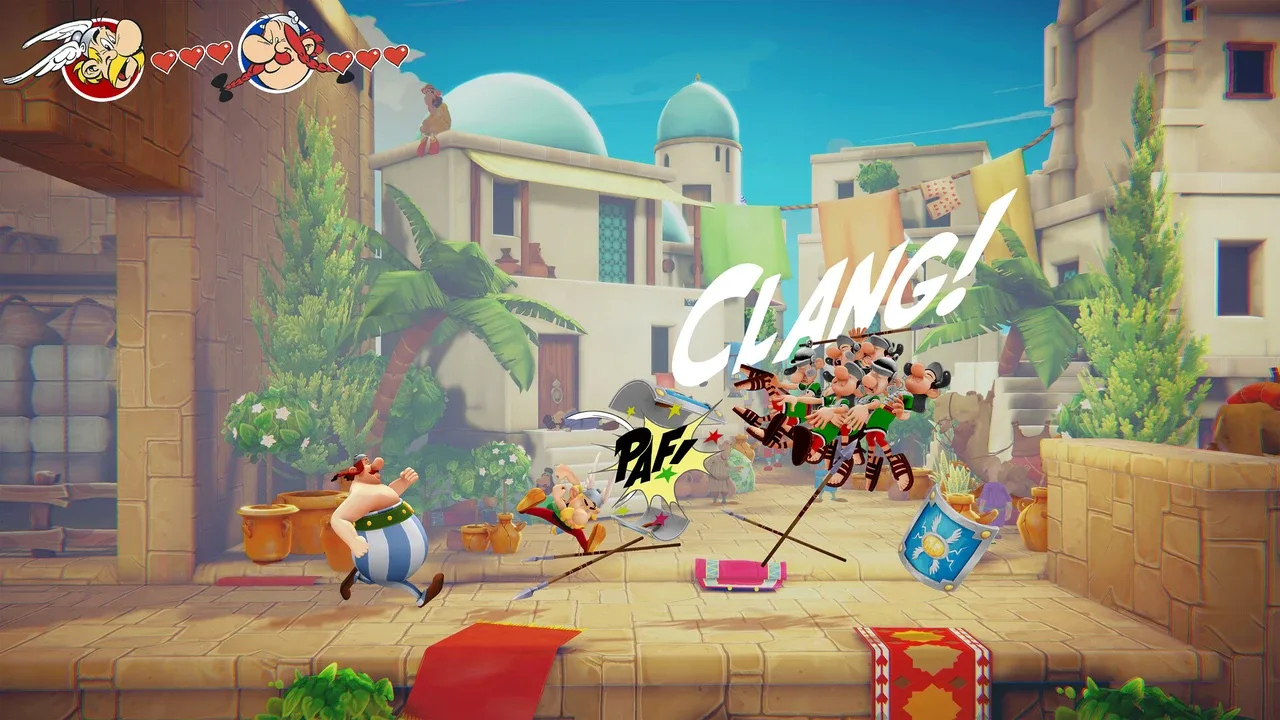
Task: Click the chicken on the rooftop
Action: click(x=434, y=113)
